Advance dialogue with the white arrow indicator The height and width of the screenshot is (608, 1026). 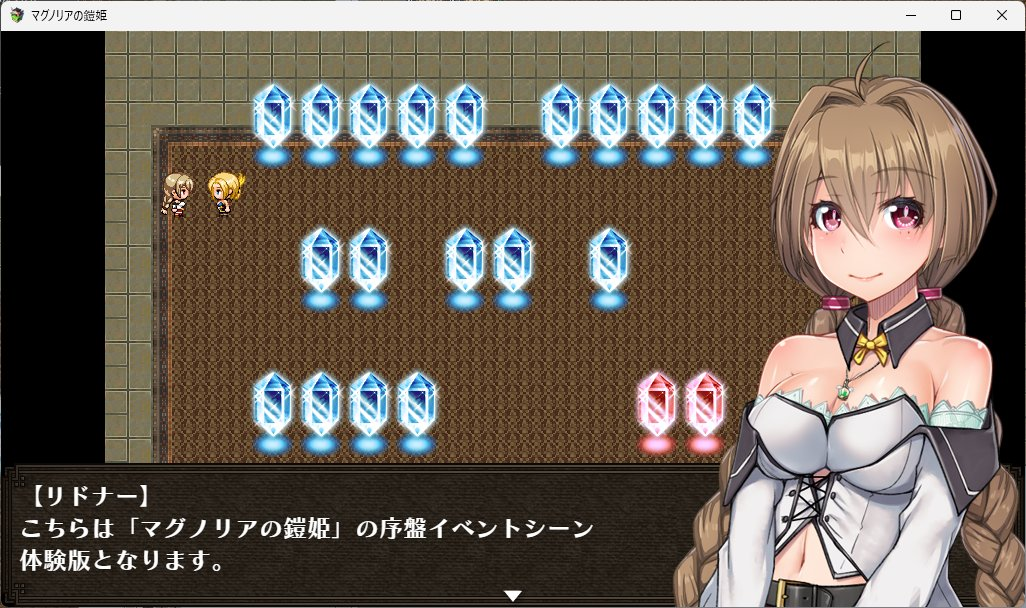tap(513, 596)
